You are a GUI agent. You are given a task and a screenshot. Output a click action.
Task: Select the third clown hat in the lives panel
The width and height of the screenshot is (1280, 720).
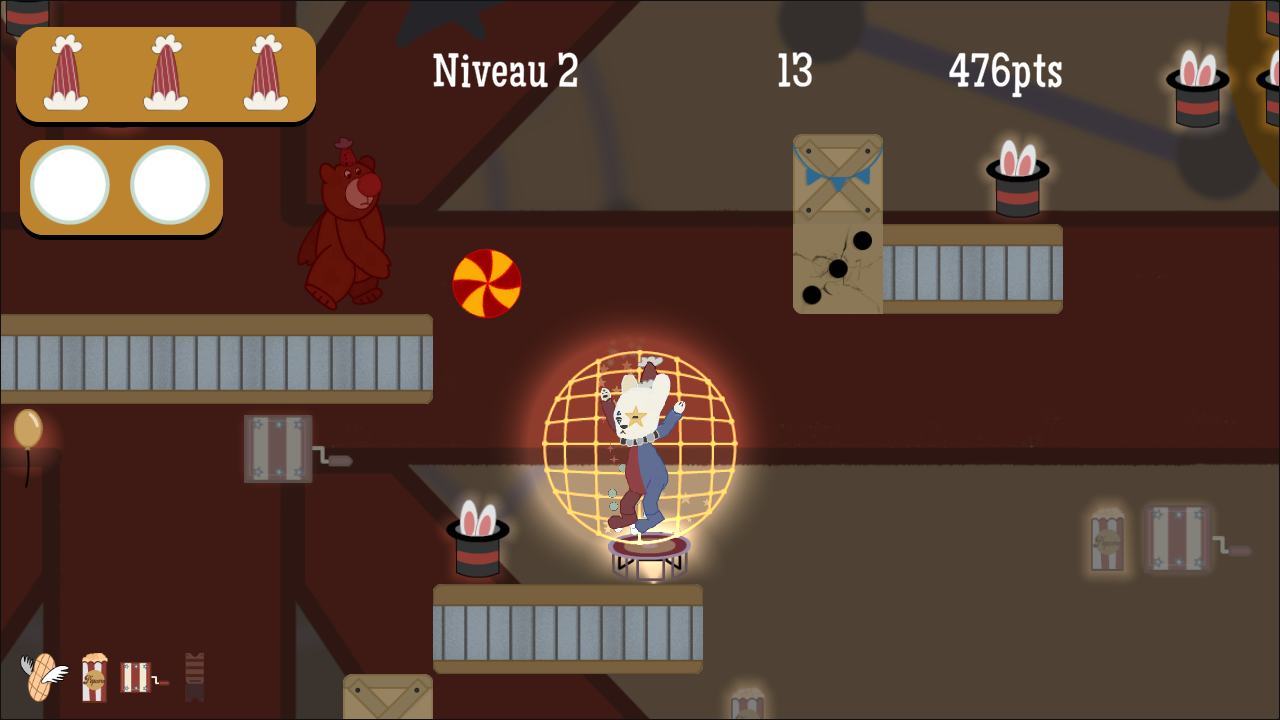pyautogui.click(x=265, y=72)
